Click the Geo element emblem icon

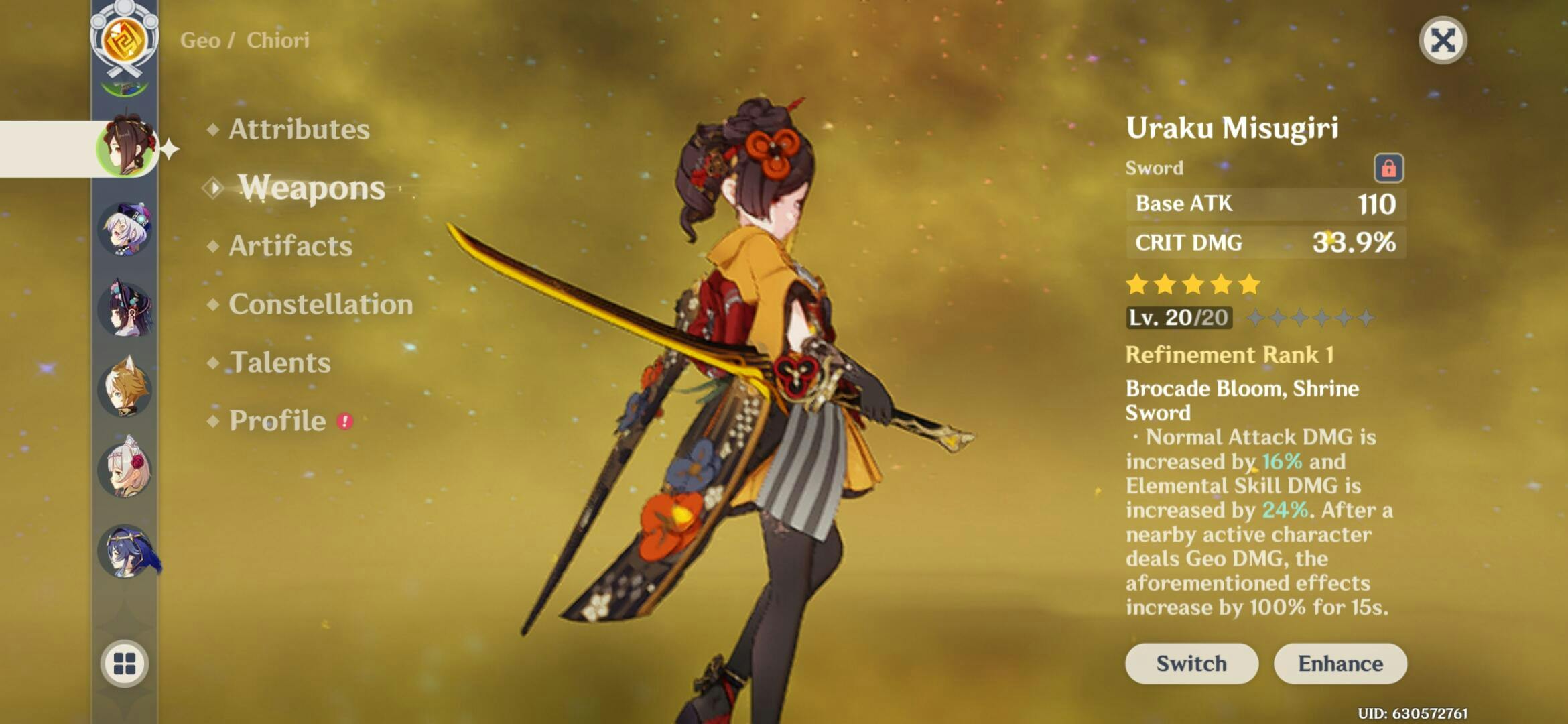[125, 39]
